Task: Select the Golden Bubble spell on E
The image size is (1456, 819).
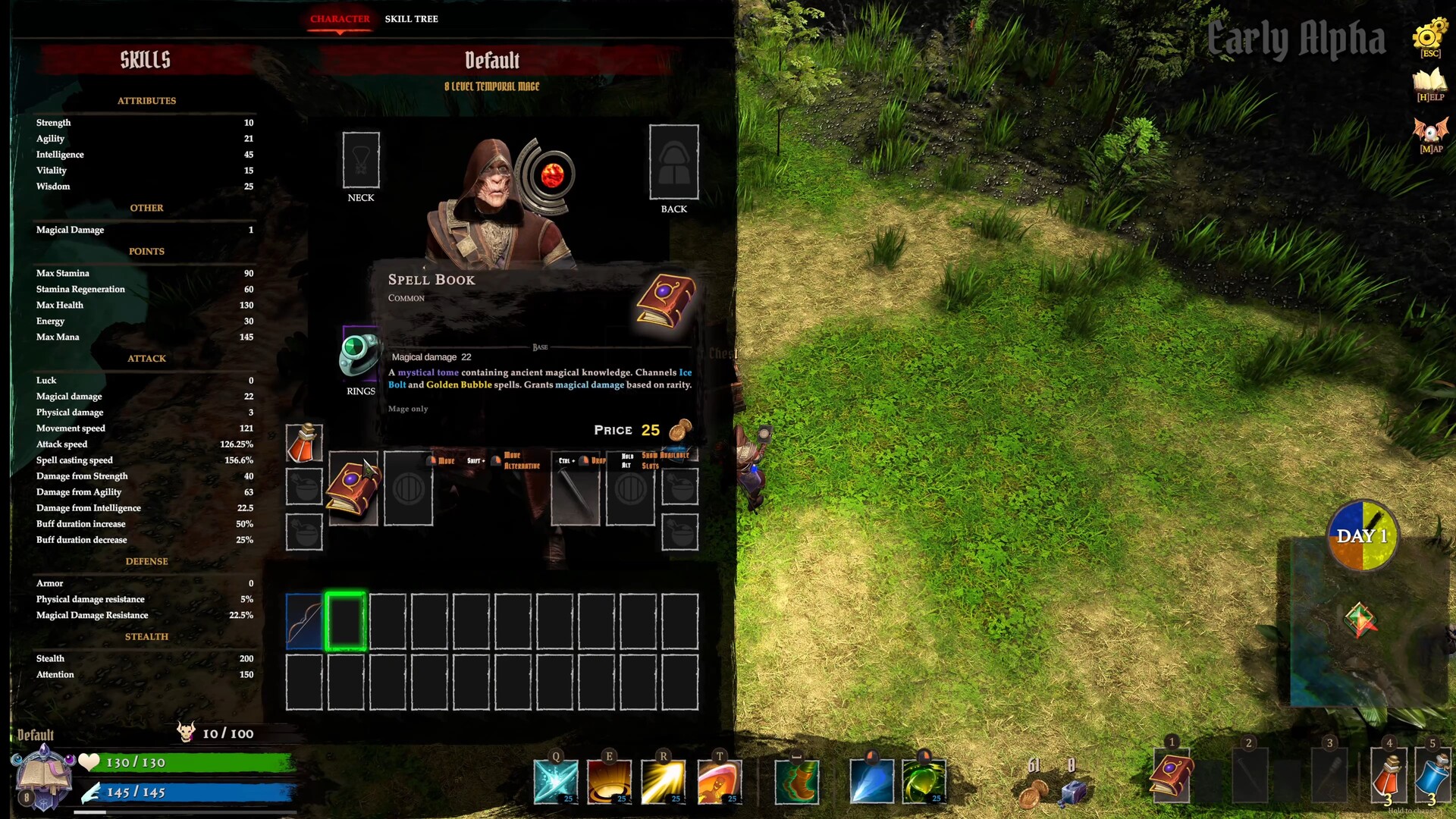Action: tap(609, 781)
